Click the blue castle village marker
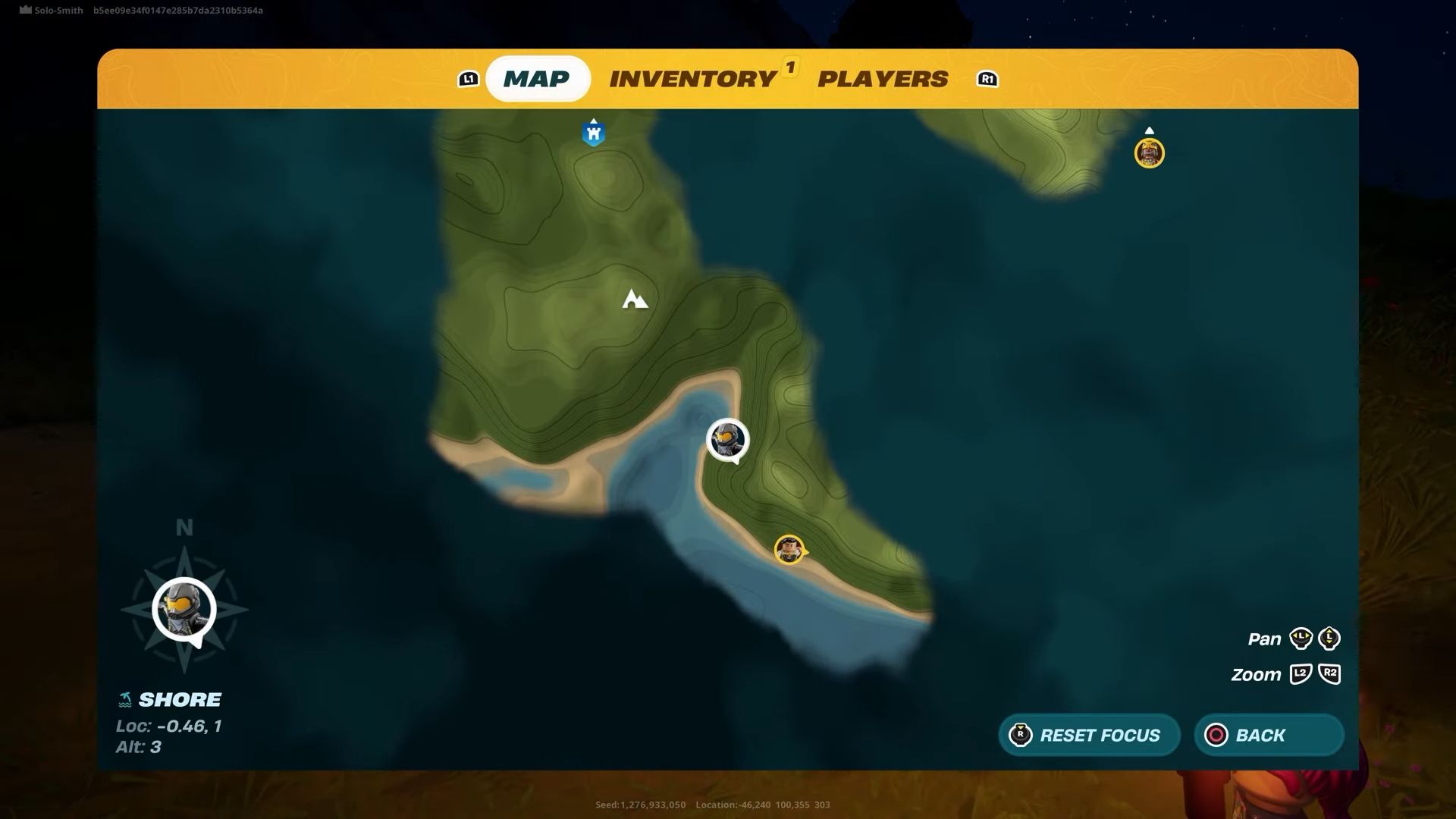This screenshot has height=819, width=1456. (x=592, y=132)
